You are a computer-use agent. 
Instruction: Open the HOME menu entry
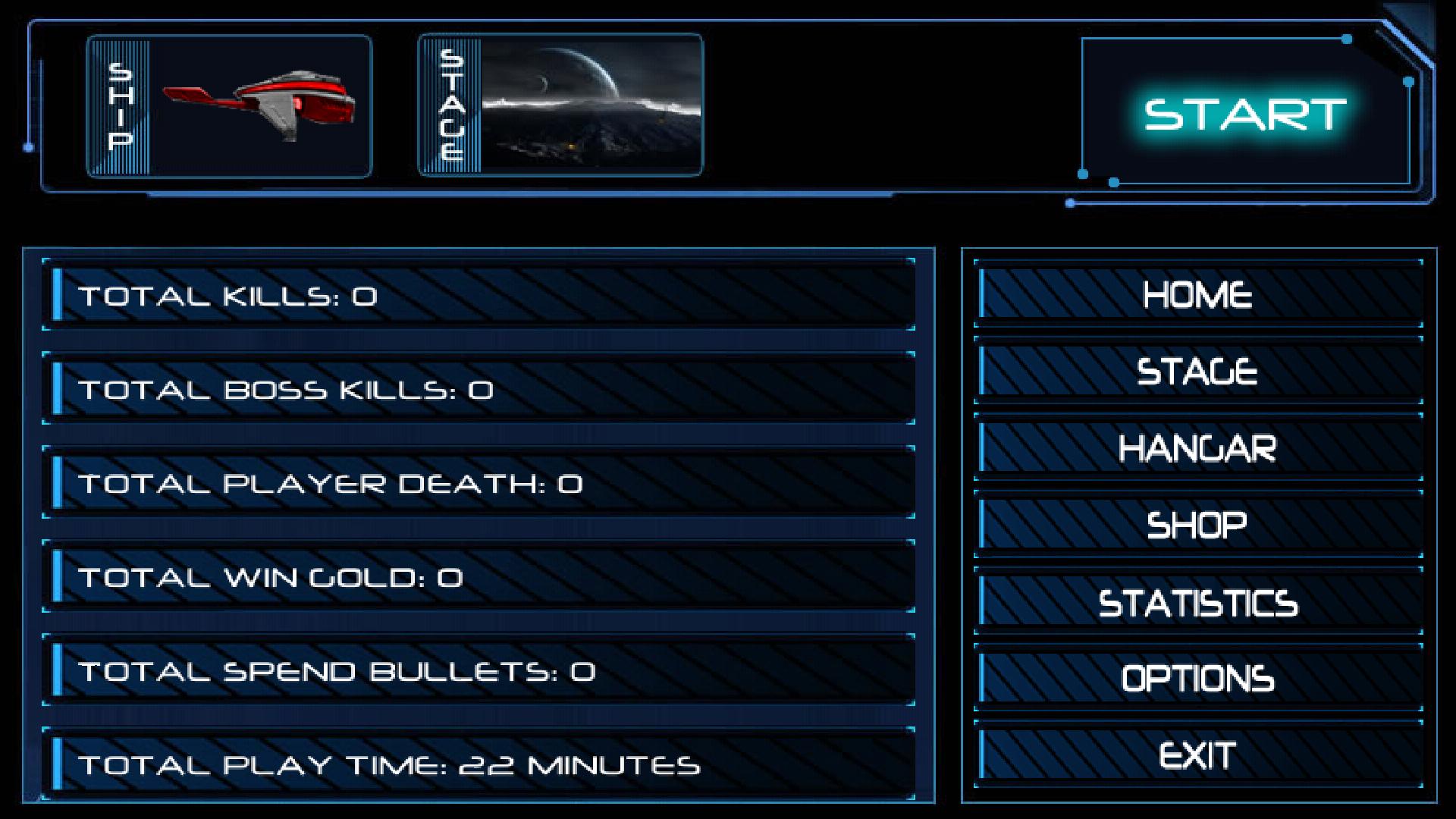point(1197,295)
